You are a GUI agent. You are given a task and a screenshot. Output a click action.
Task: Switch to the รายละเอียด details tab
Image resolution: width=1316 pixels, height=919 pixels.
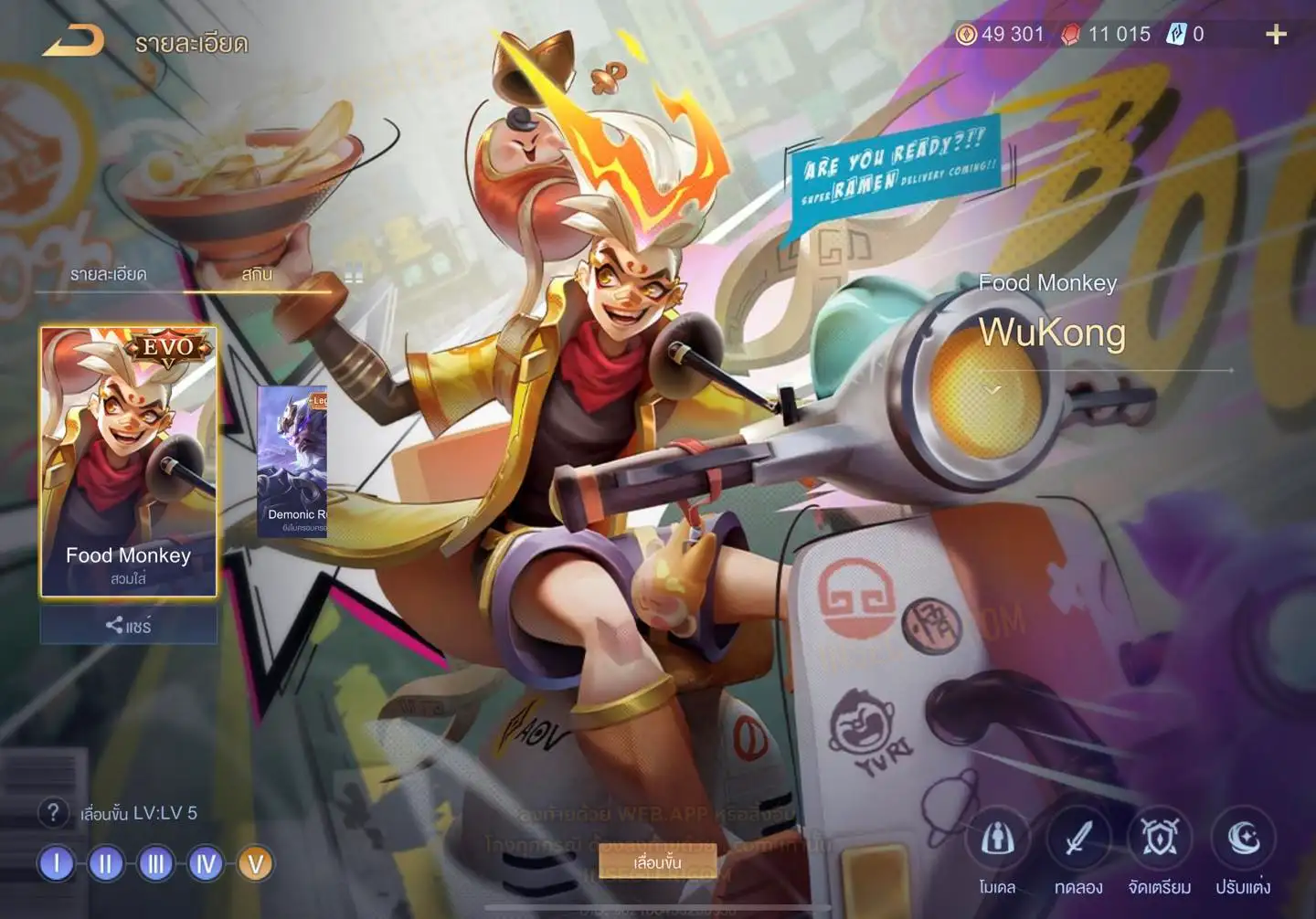(x=108, y=274)
